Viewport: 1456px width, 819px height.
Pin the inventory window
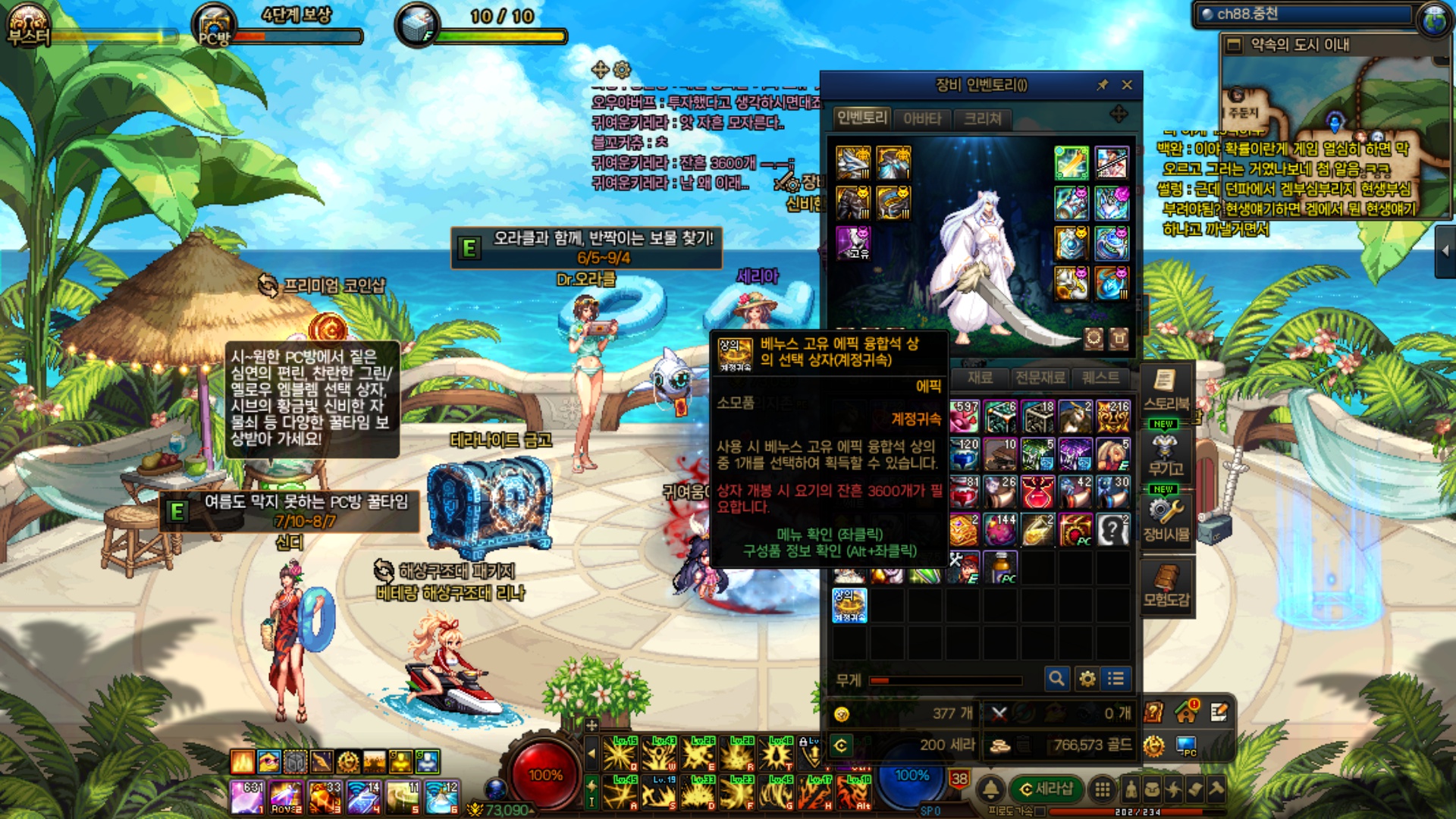click(1103, 85)
